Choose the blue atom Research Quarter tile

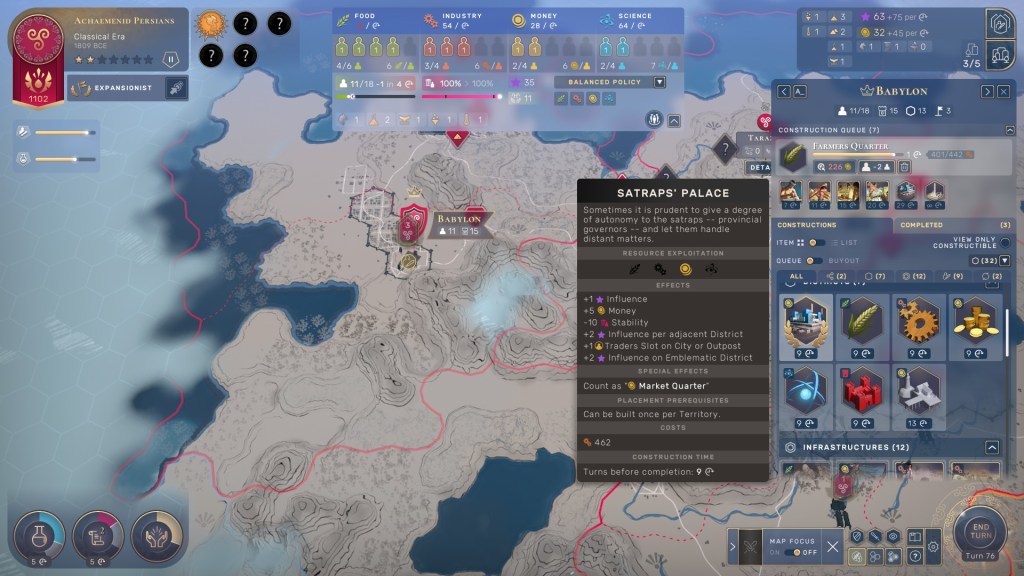[805, 392]
